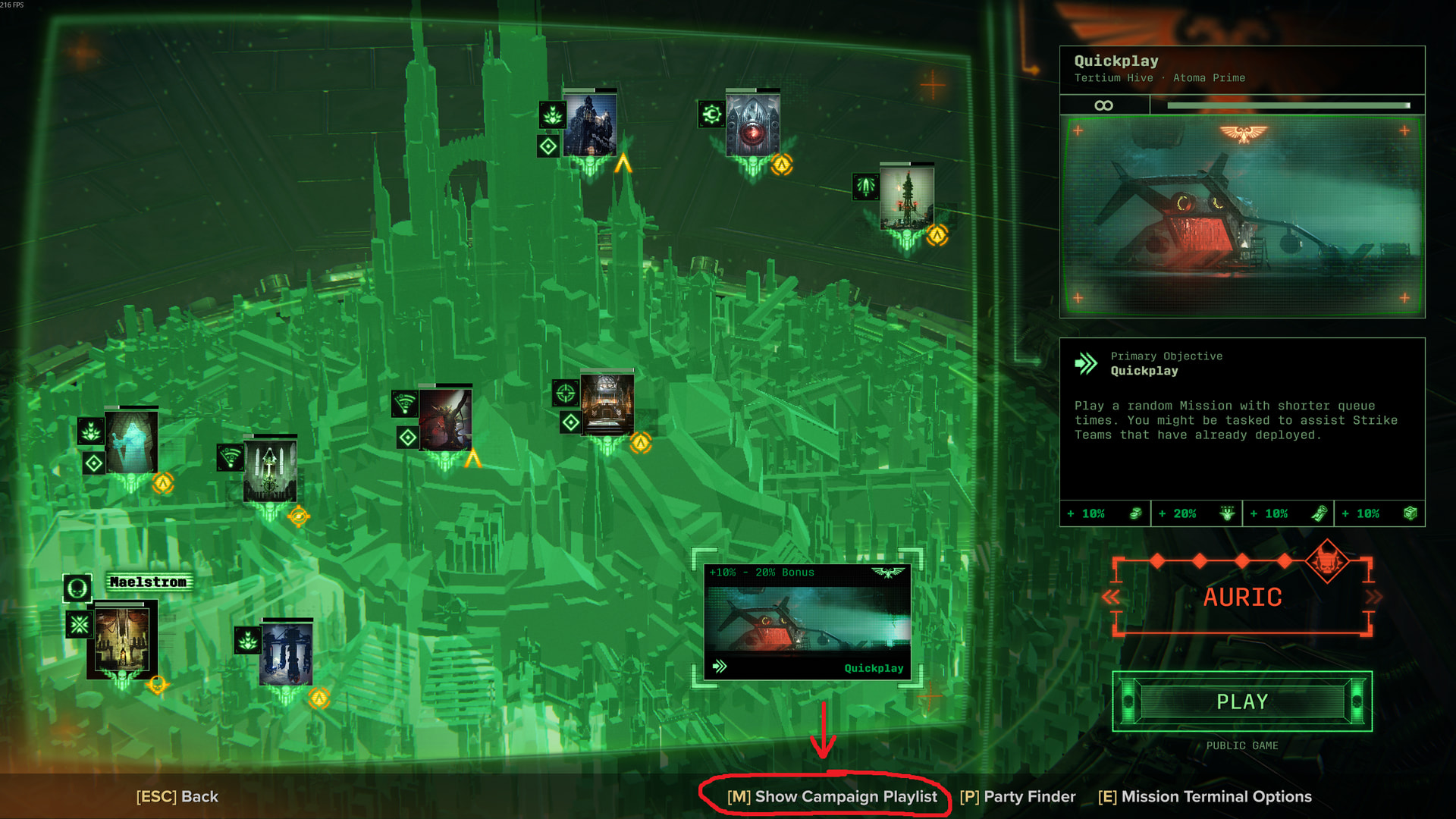Select the blue ghostly figure mission tile
Viewport: 1456px width, 819px height.
132,442
